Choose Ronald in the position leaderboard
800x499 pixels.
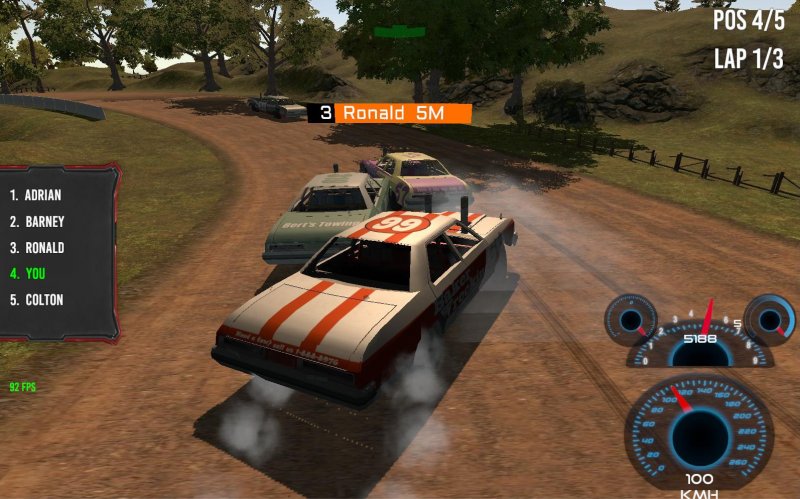[x=37, y=247]
